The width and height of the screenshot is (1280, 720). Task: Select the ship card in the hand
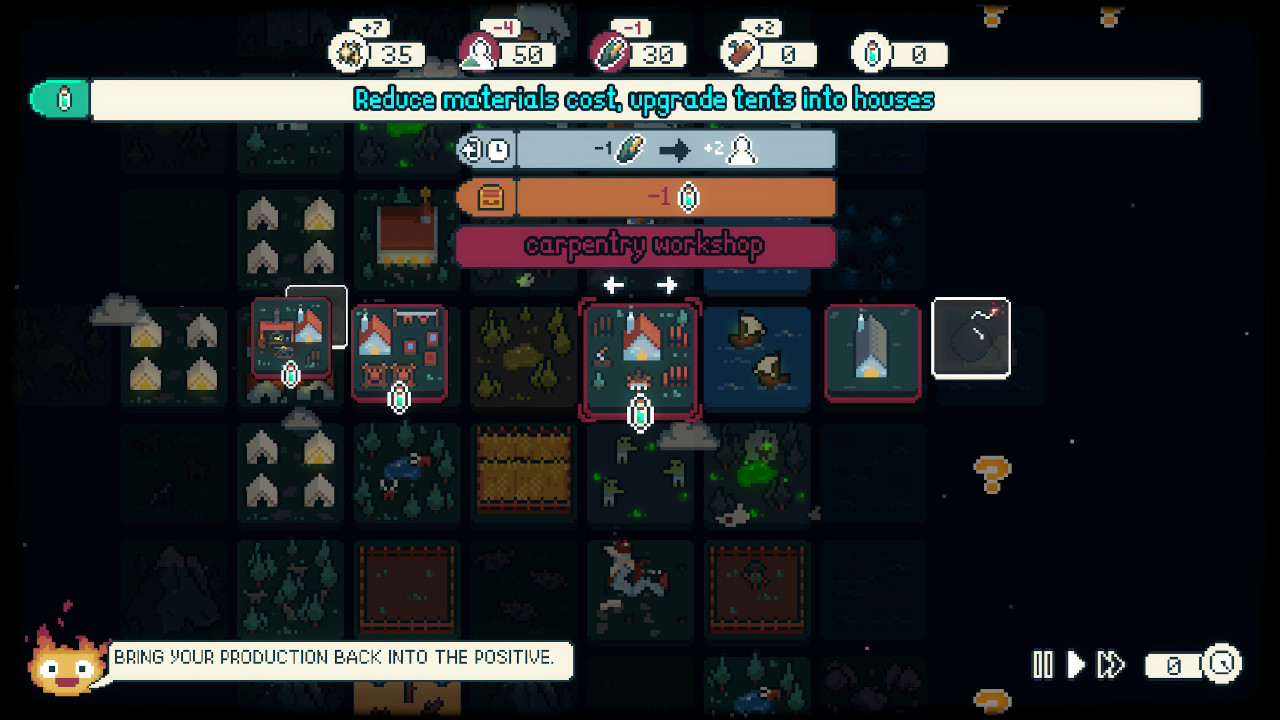pos(757,358)
